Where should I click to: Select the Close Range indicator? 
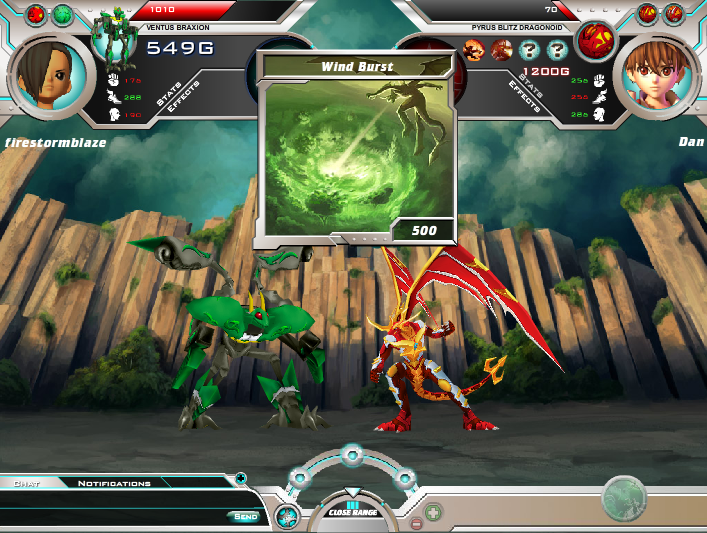coord(352,511)
